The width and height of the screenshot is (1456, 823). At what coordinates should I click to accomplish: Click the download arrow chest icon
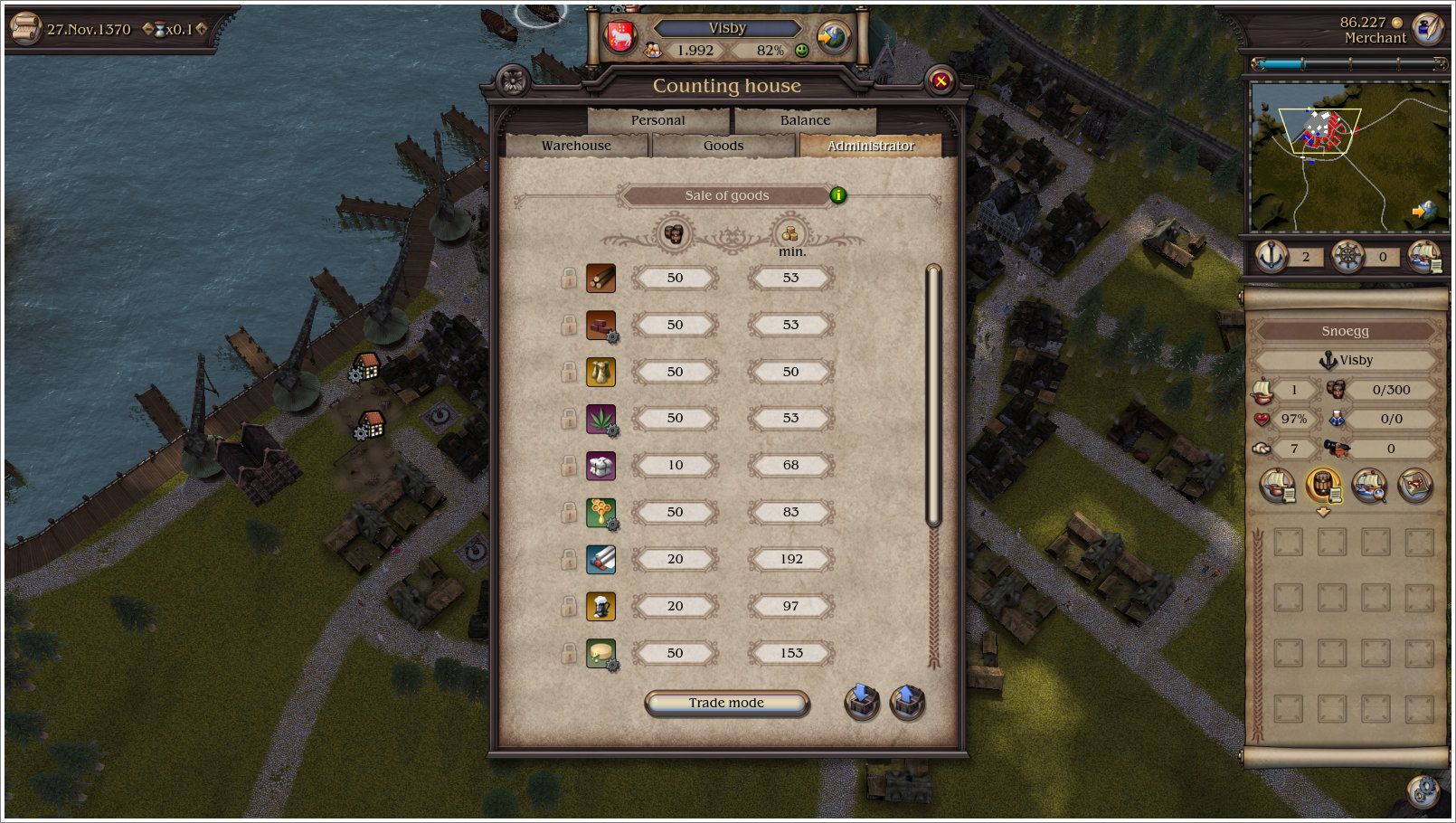(x=862, y=702)
